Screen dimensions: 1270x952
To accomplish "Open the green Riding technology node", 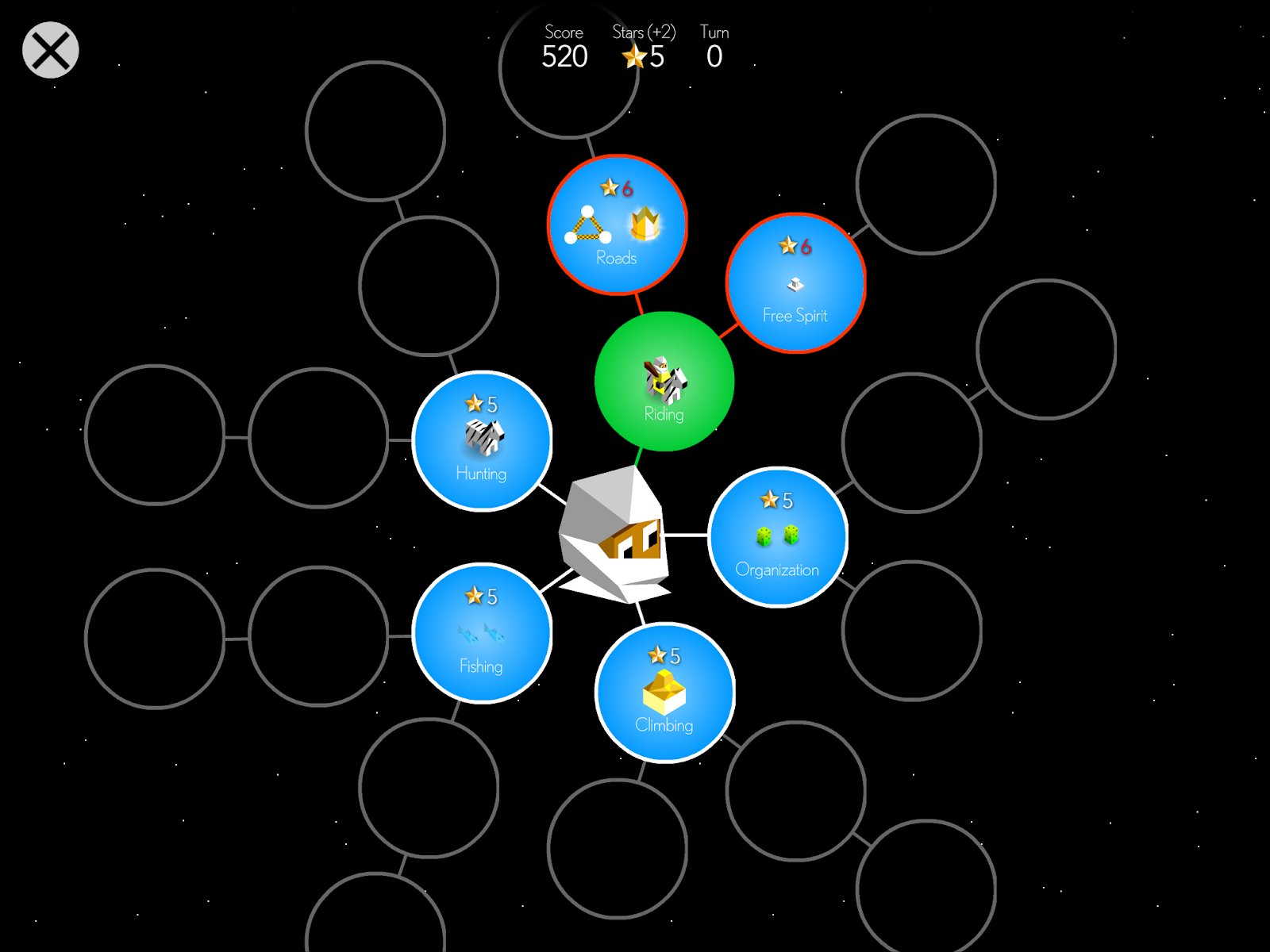I will point(664,382).
